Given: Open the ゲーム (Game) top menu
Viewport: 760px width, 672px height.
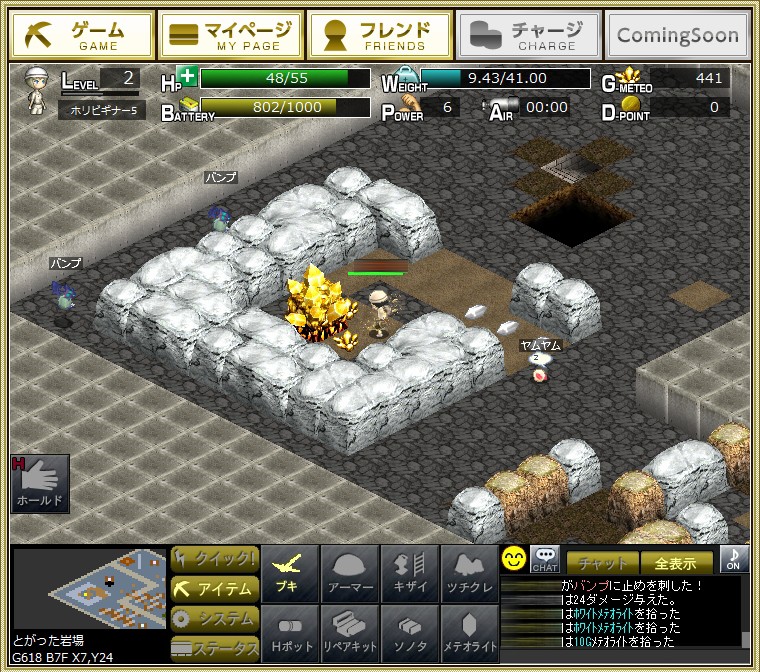Looking at the screenshot, I should [83, 35].
